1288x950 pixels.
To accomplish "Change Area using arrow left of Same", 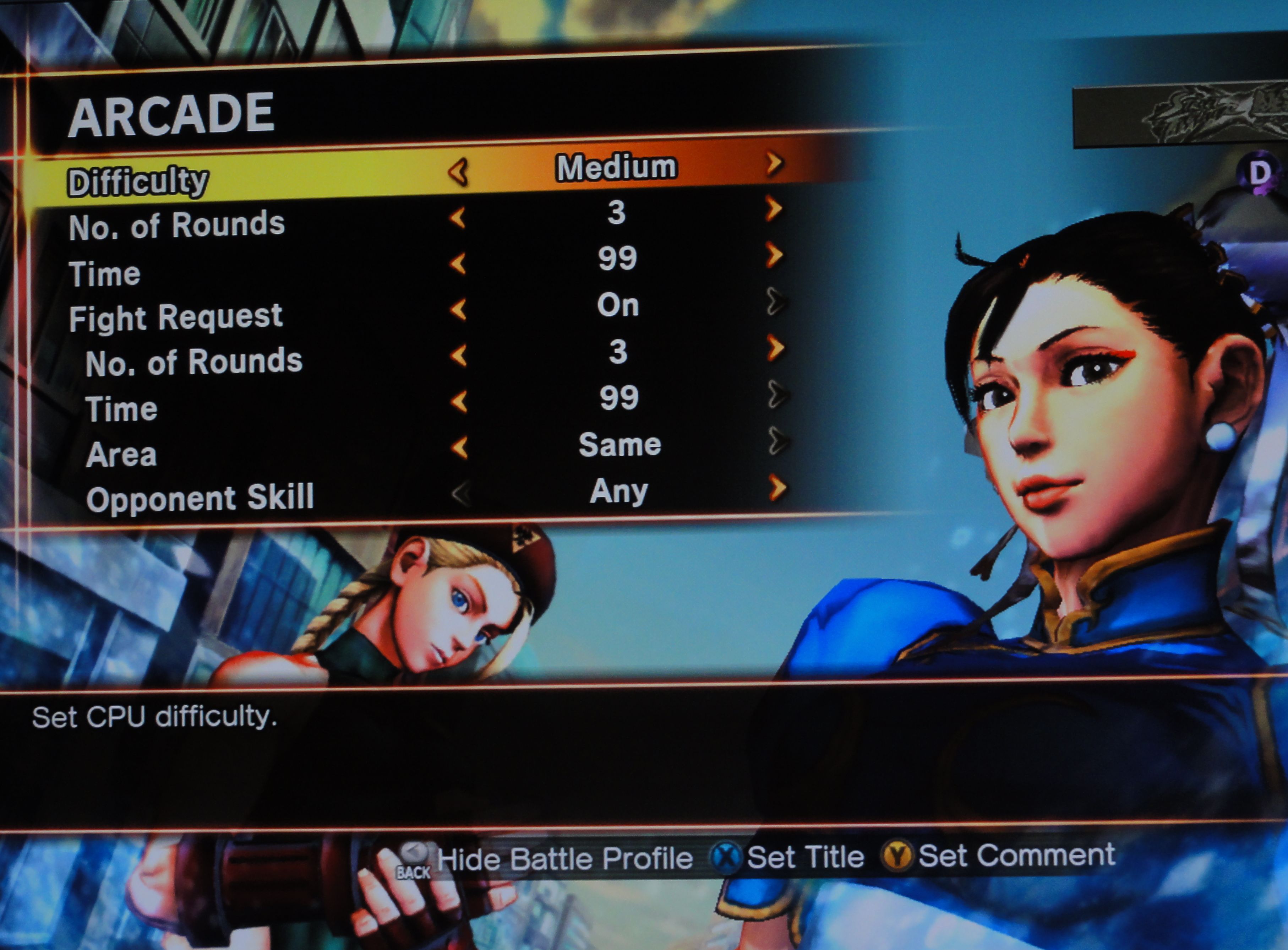I will point(459,447).
